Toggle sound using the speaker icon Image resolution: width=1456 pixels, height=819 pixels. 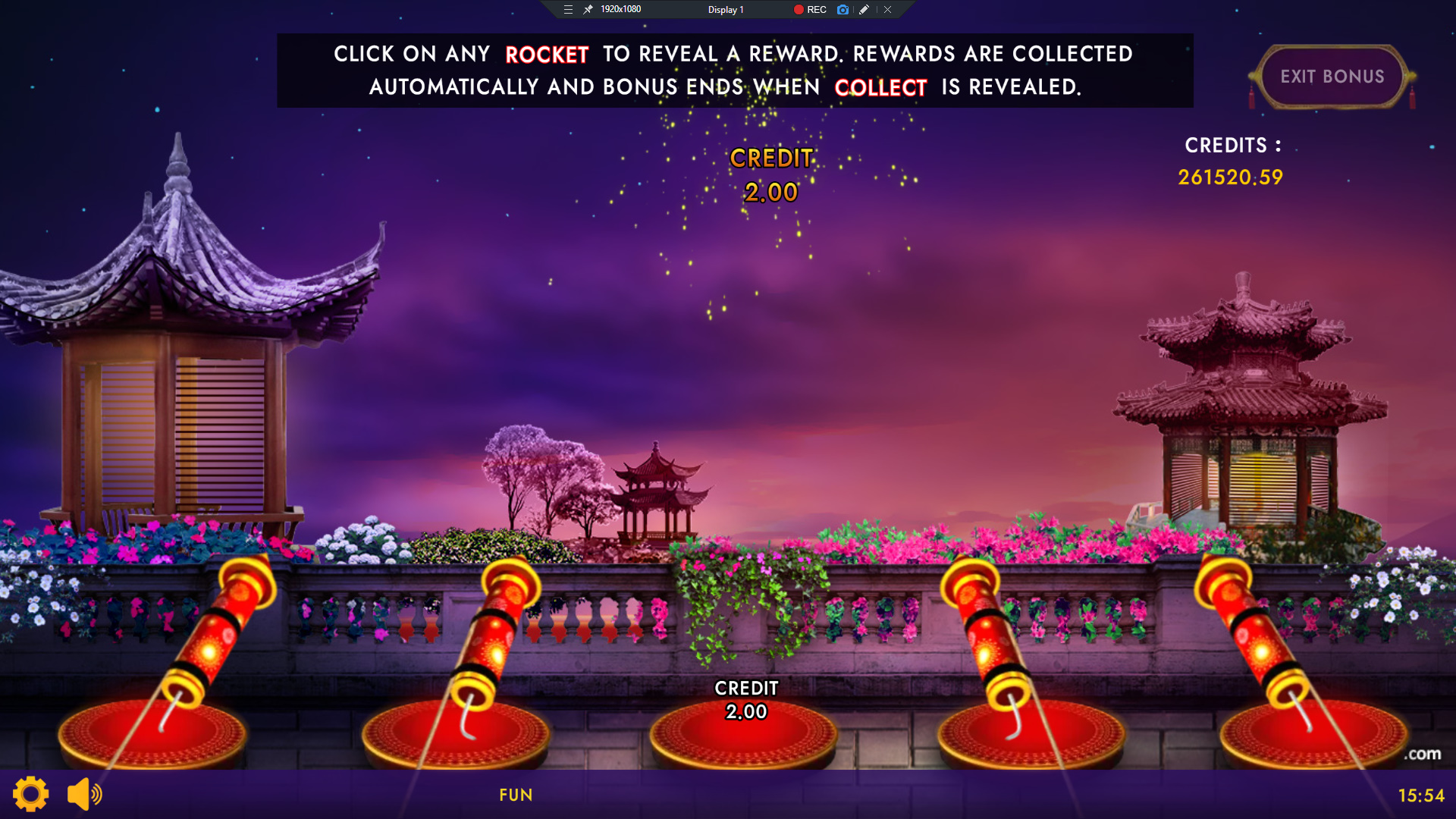point(84,794)
